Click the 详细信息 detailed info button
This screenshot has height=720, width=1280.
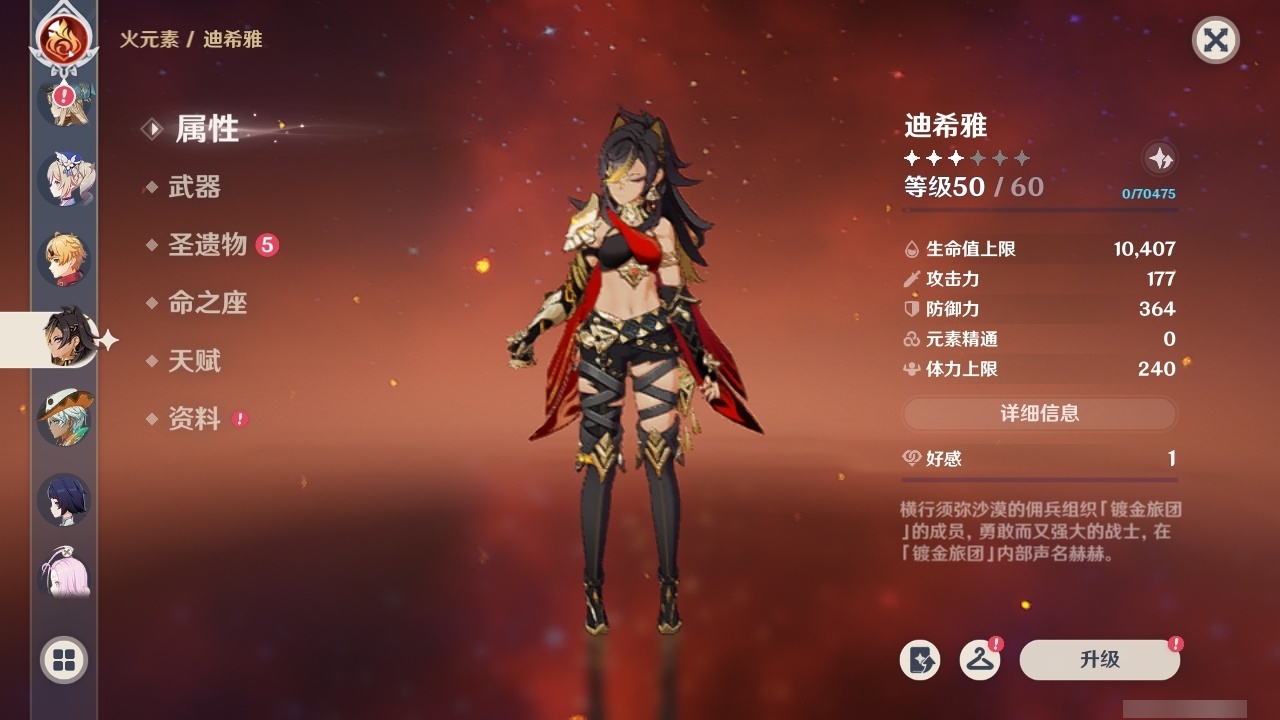click(1039, 414)
